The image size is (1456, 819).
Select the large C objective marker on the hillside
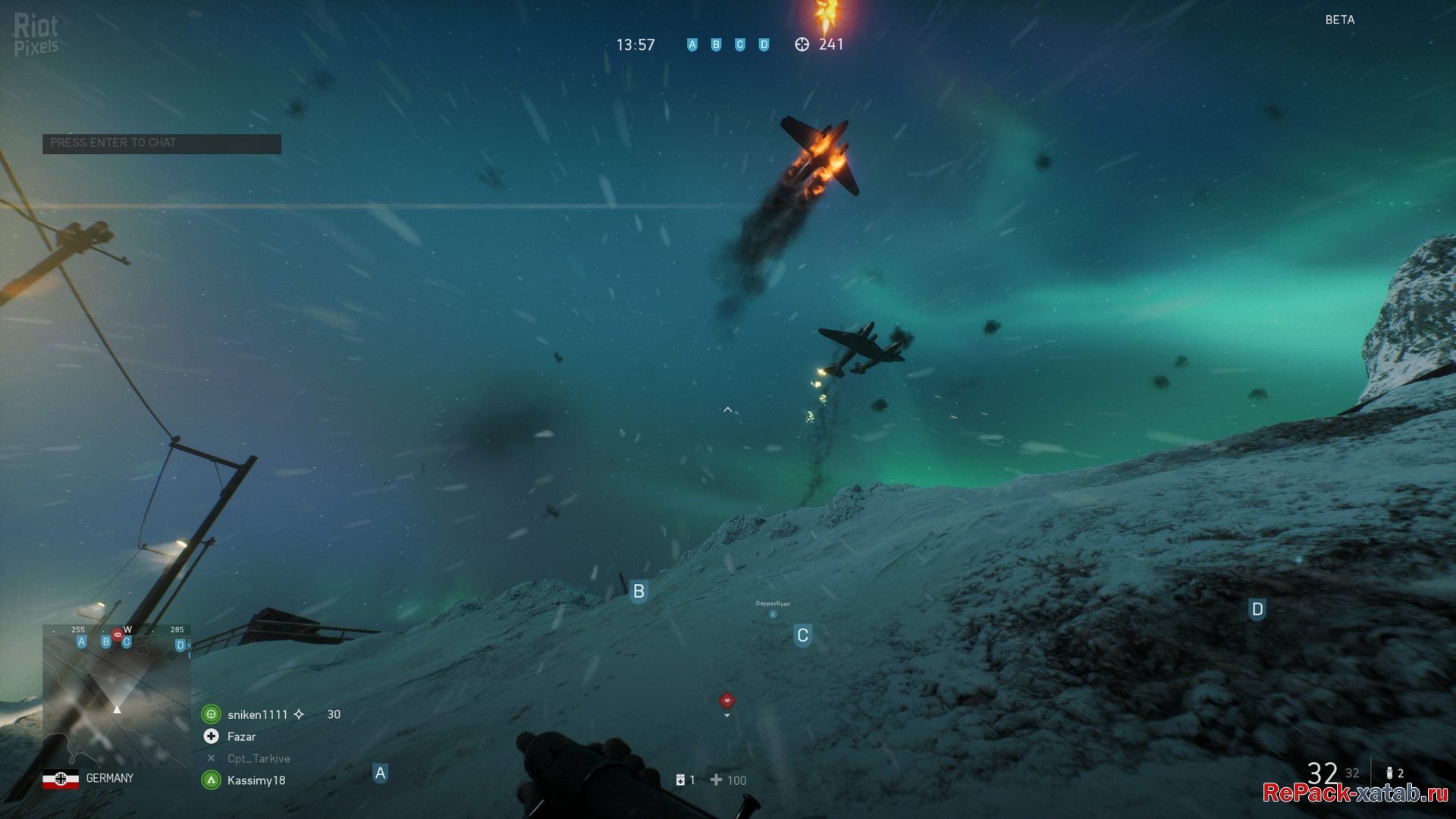click(x=802, y=635)
